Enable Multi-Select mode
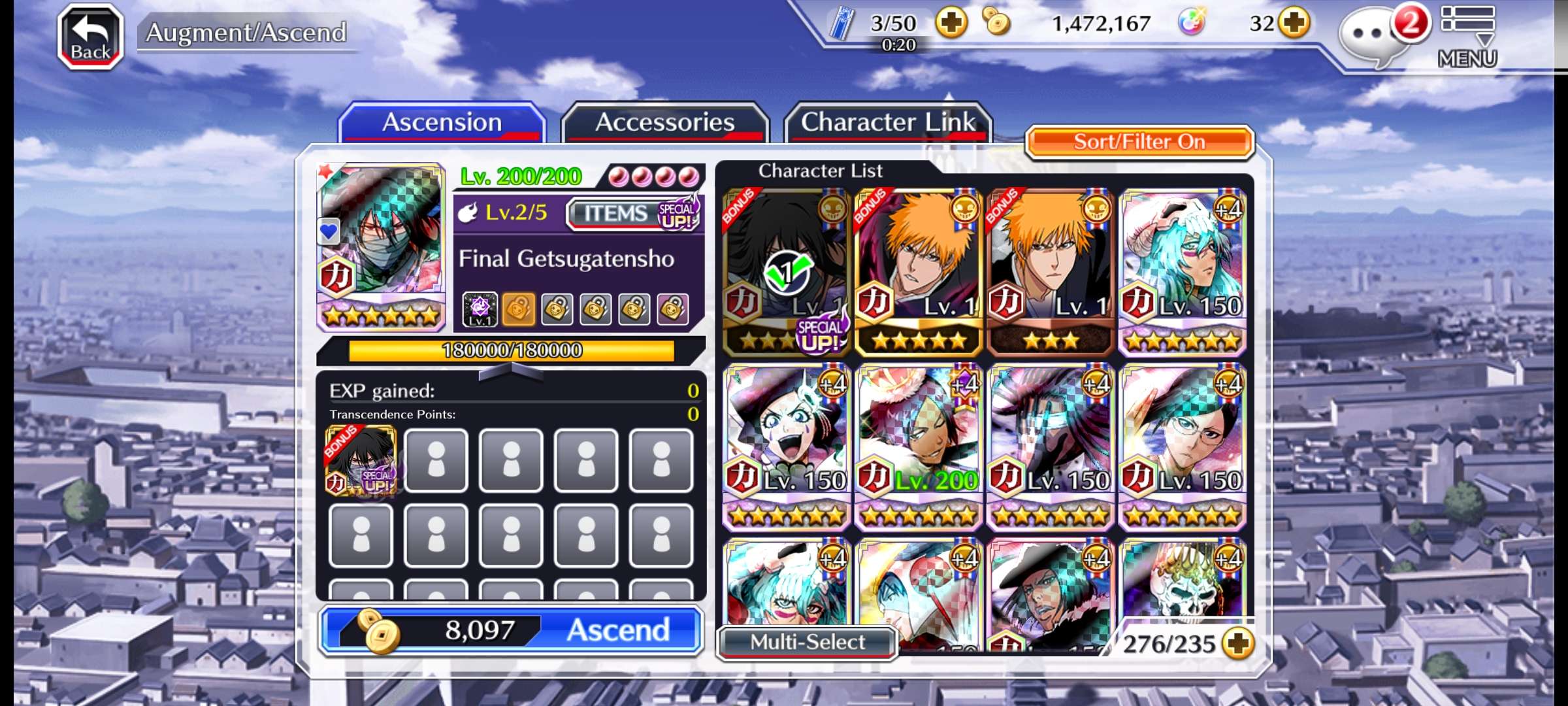The width and height of the screenshot is (1568, 706). [x=807, y=642]
